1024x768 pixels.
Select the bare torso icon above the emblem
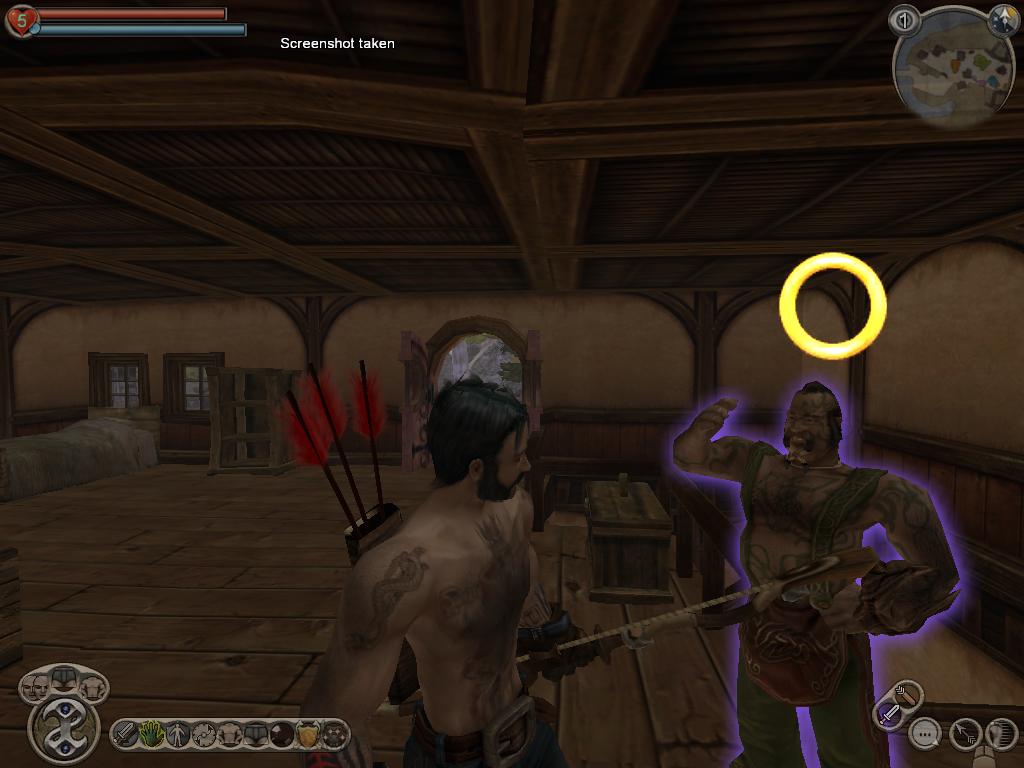click(91, 686)
